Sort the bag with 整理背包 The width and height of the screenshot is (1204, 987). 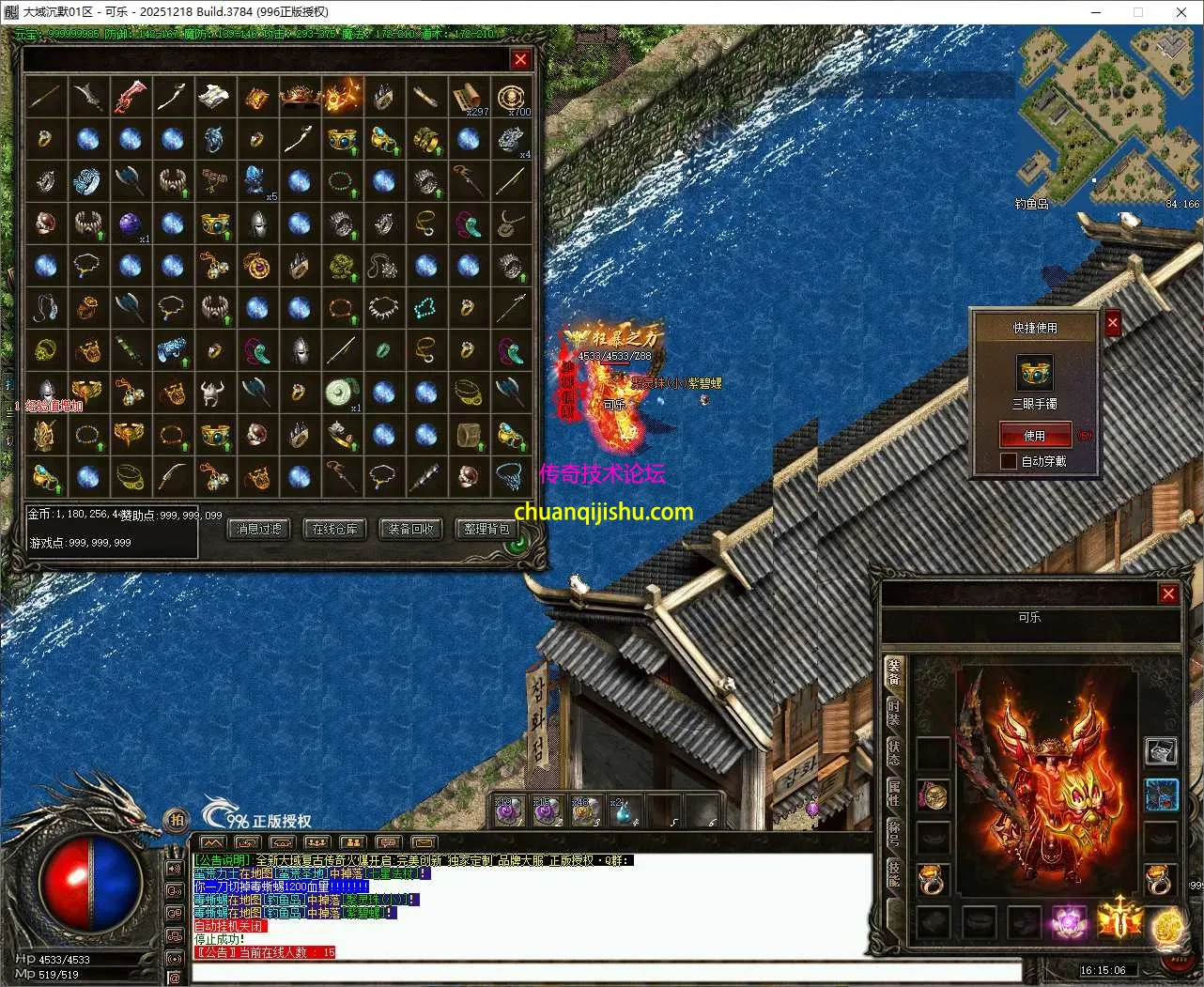486,530
